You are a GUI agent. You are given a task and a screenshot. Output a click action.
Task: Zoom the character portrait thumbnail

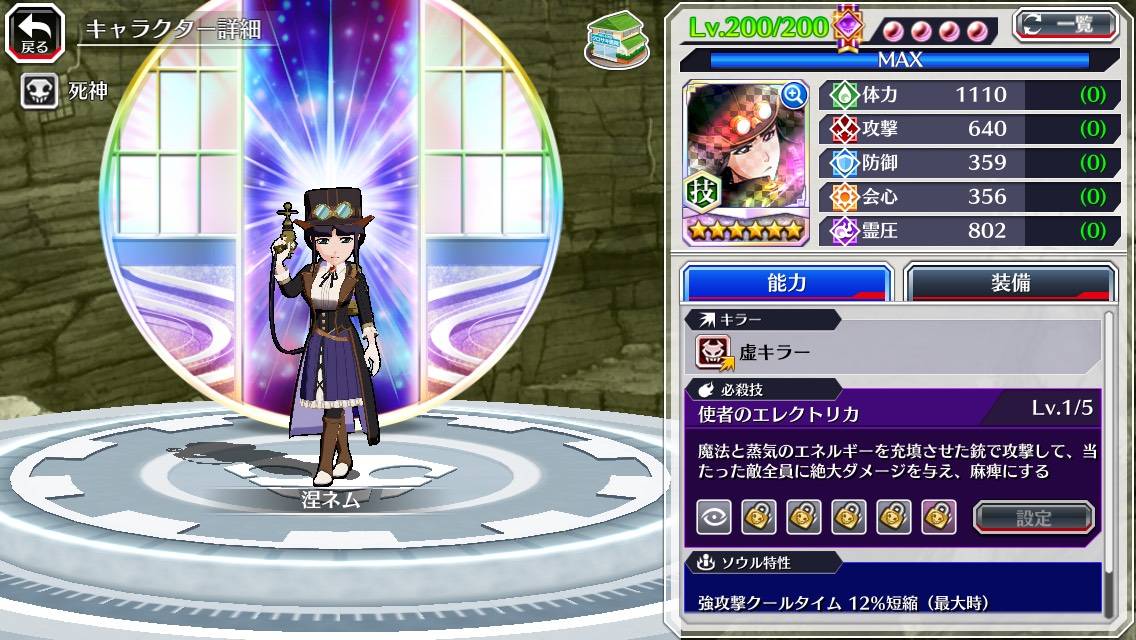point(794,95)
